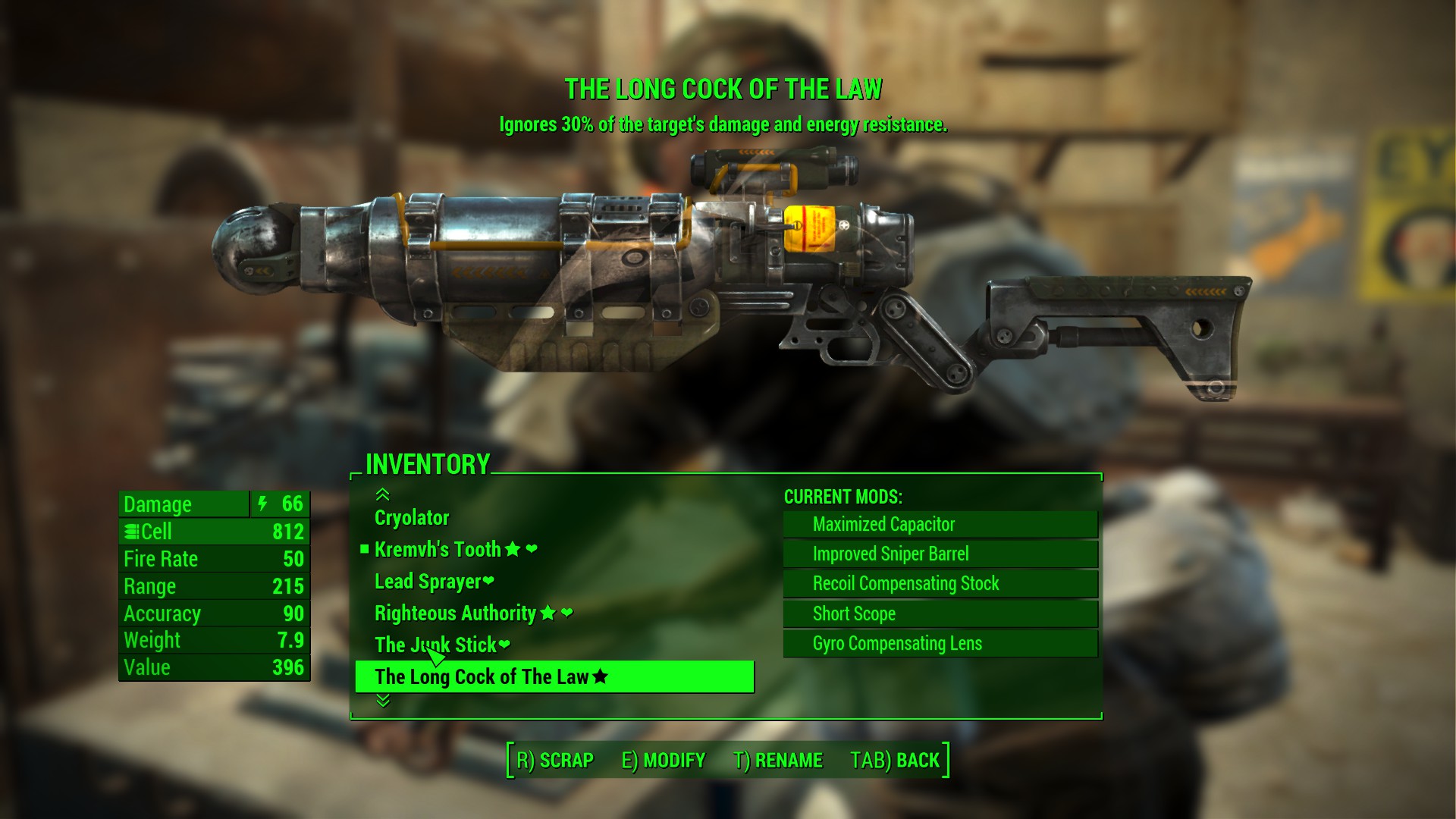Click the Short Scope mod row
The width and height of the screenshot is (1456, 819).
point(940,613)
